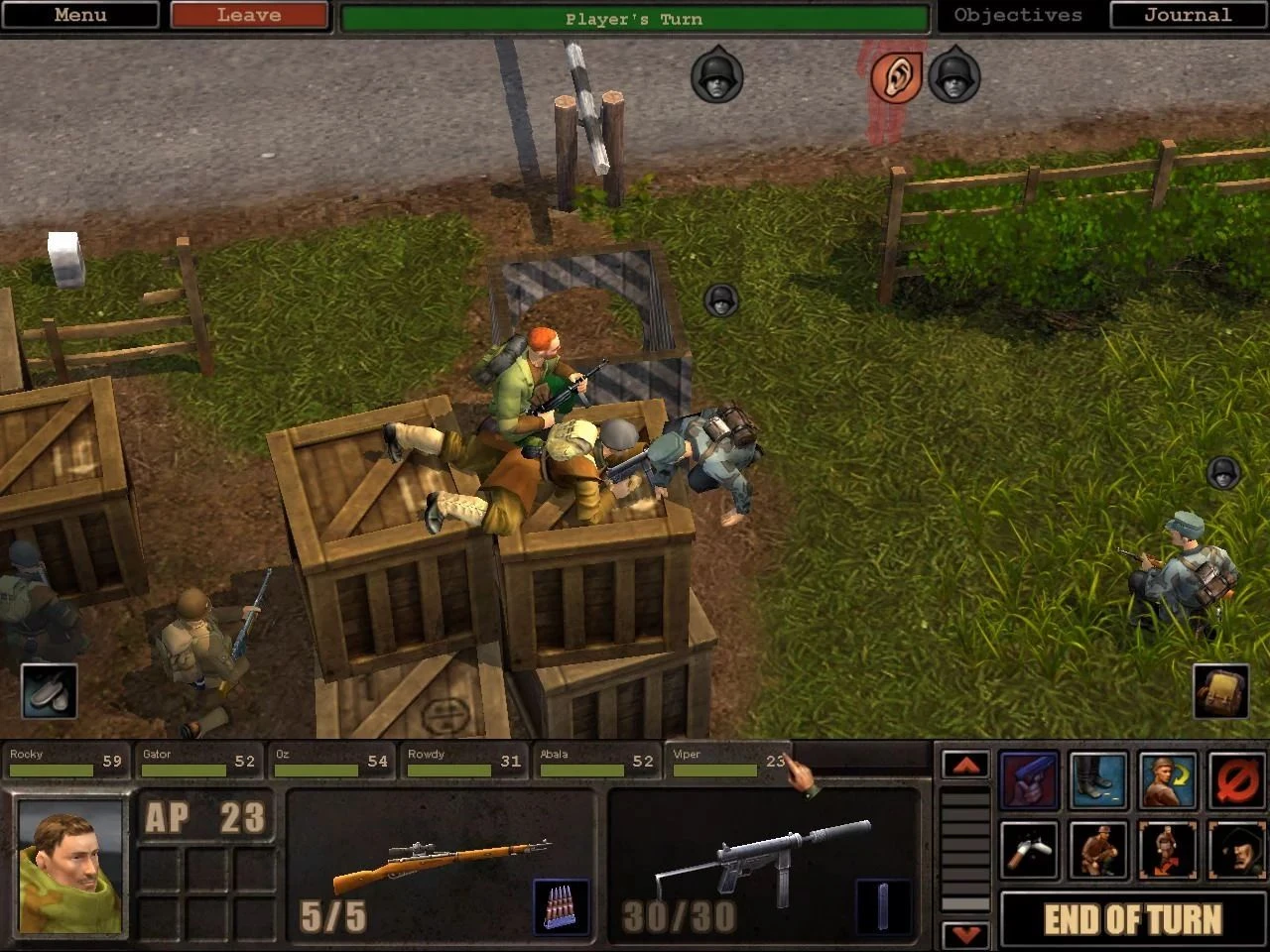The width and height of the screenshot is (1270, 952).
Task: Select squad member Rocky
Action: 65,761
